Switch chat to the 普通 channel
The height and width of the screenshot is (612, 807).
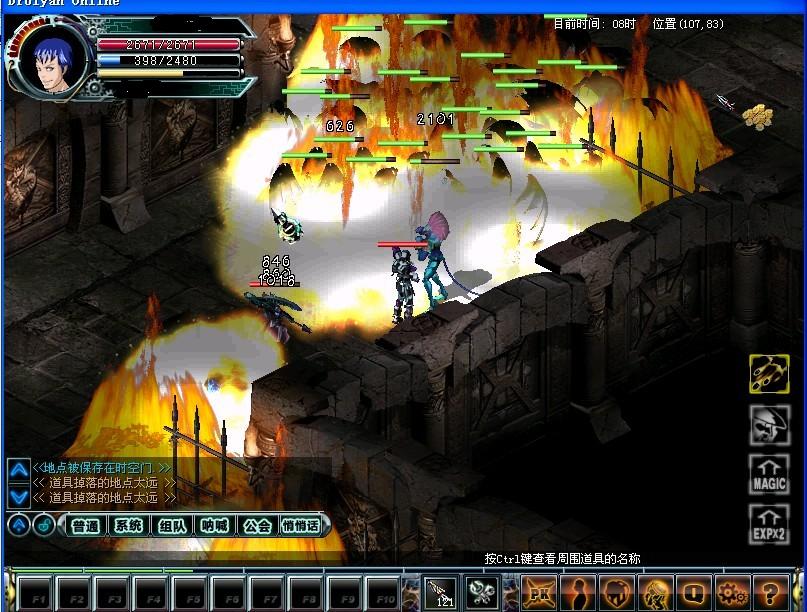[85, 526]
